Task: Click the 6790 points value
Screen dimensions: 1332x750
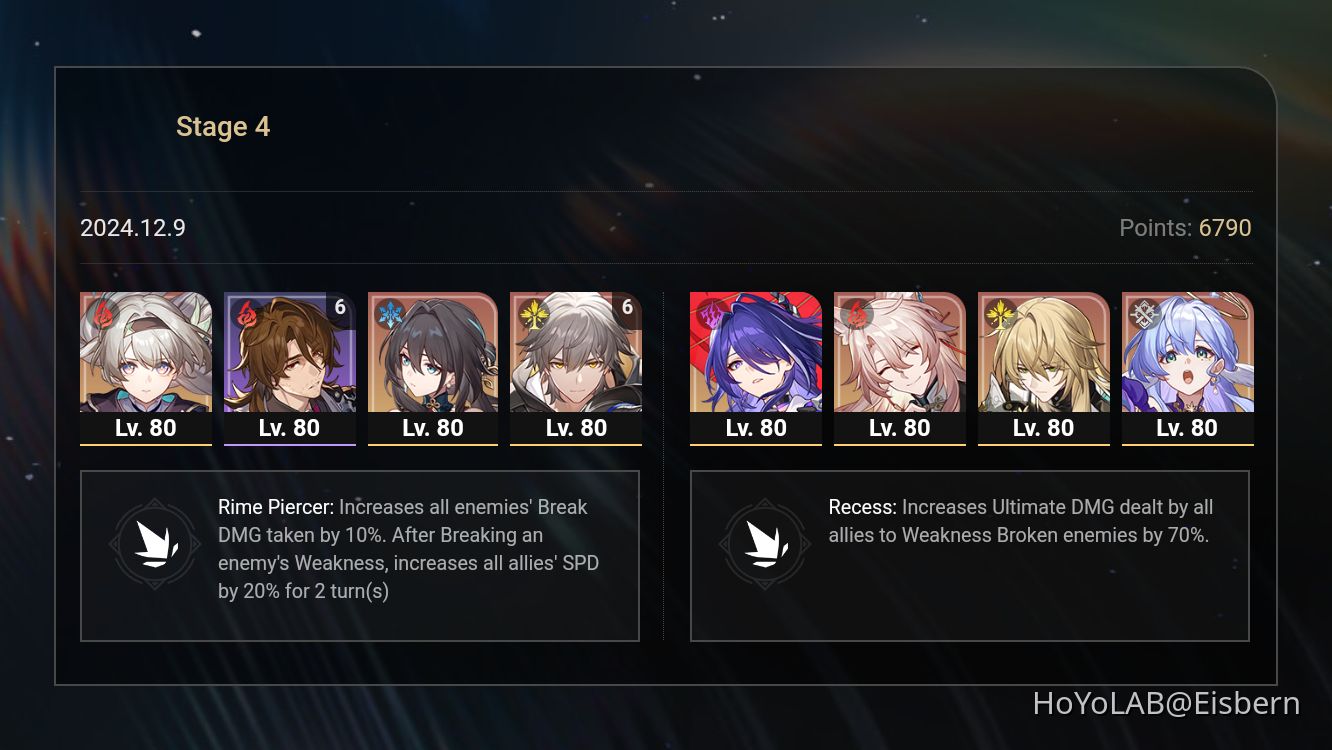Action: pos(1225,228)
